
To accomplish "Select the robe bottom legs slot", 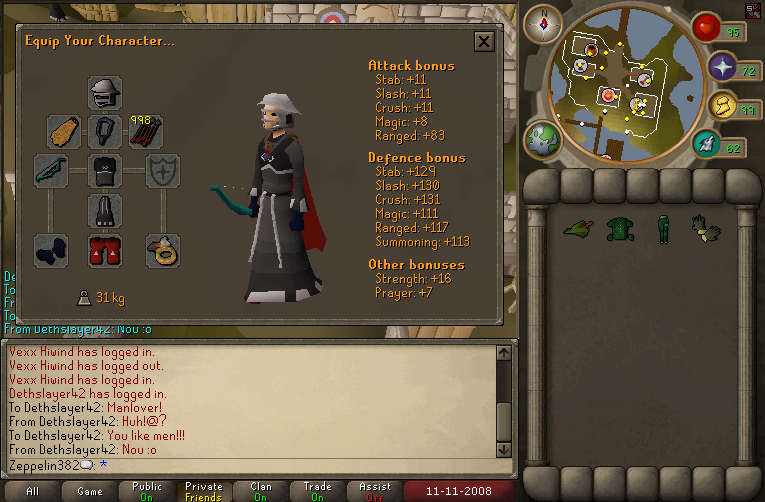I will pyautogui.click(x=105, y=210).
